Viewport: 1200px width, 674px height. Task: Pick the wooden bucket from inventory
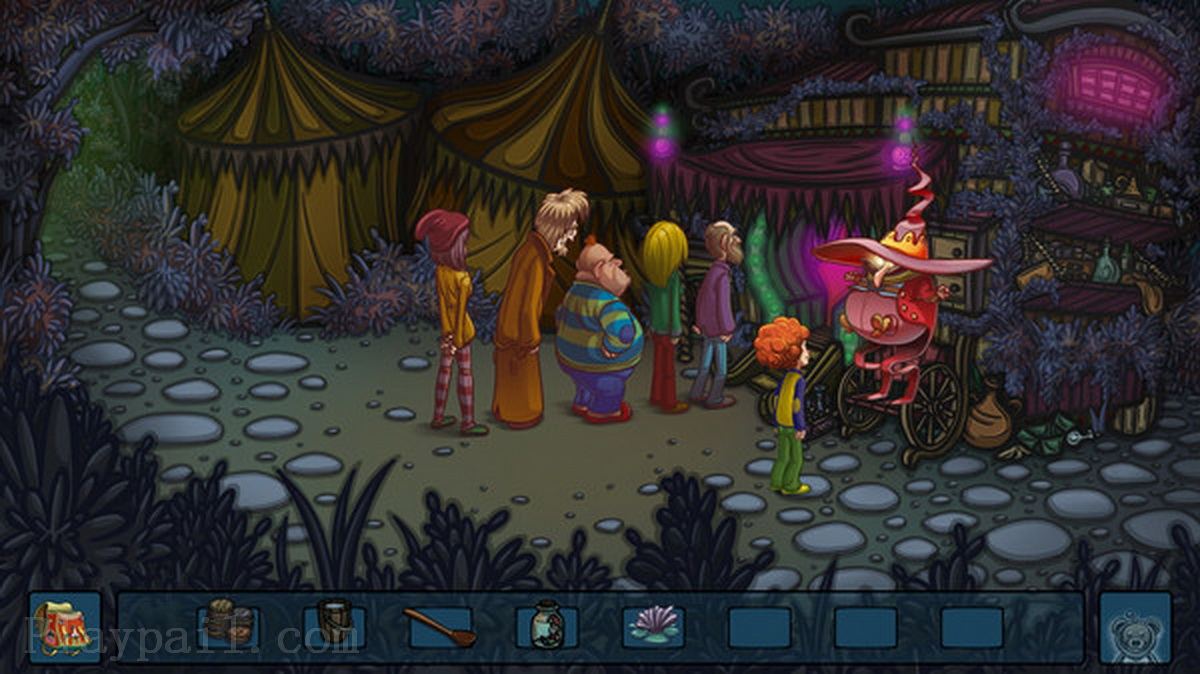click(x=335, y=623)
